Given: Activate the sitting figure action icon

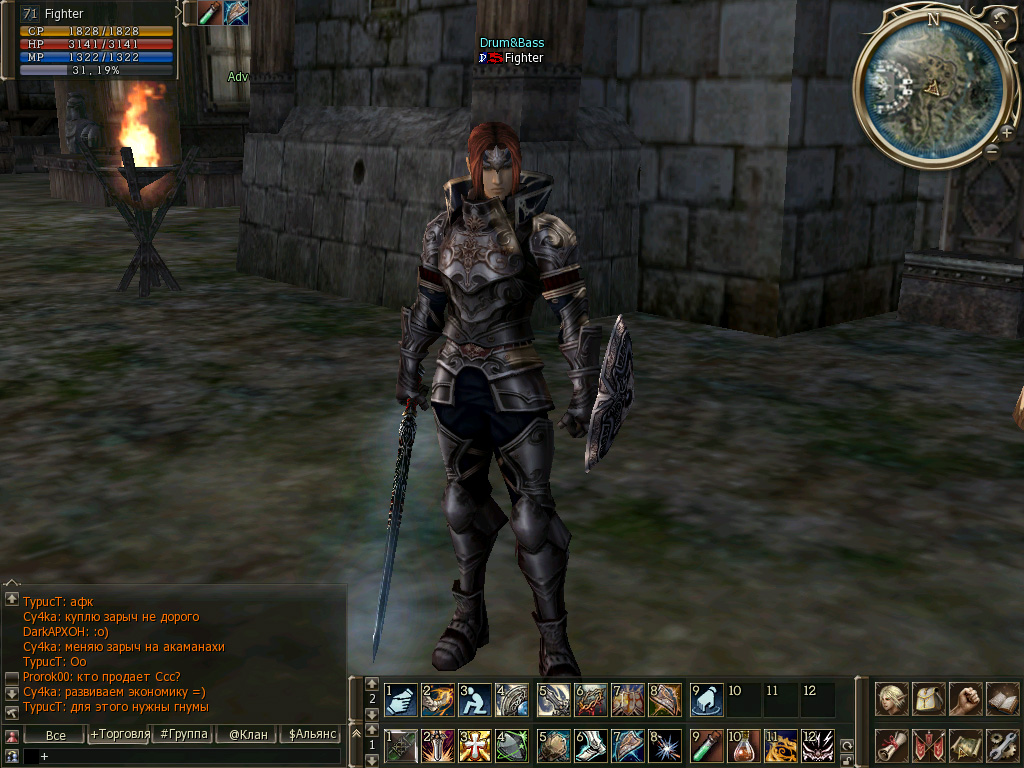Looking at the screenshot, I should click(x=476, y=700).
